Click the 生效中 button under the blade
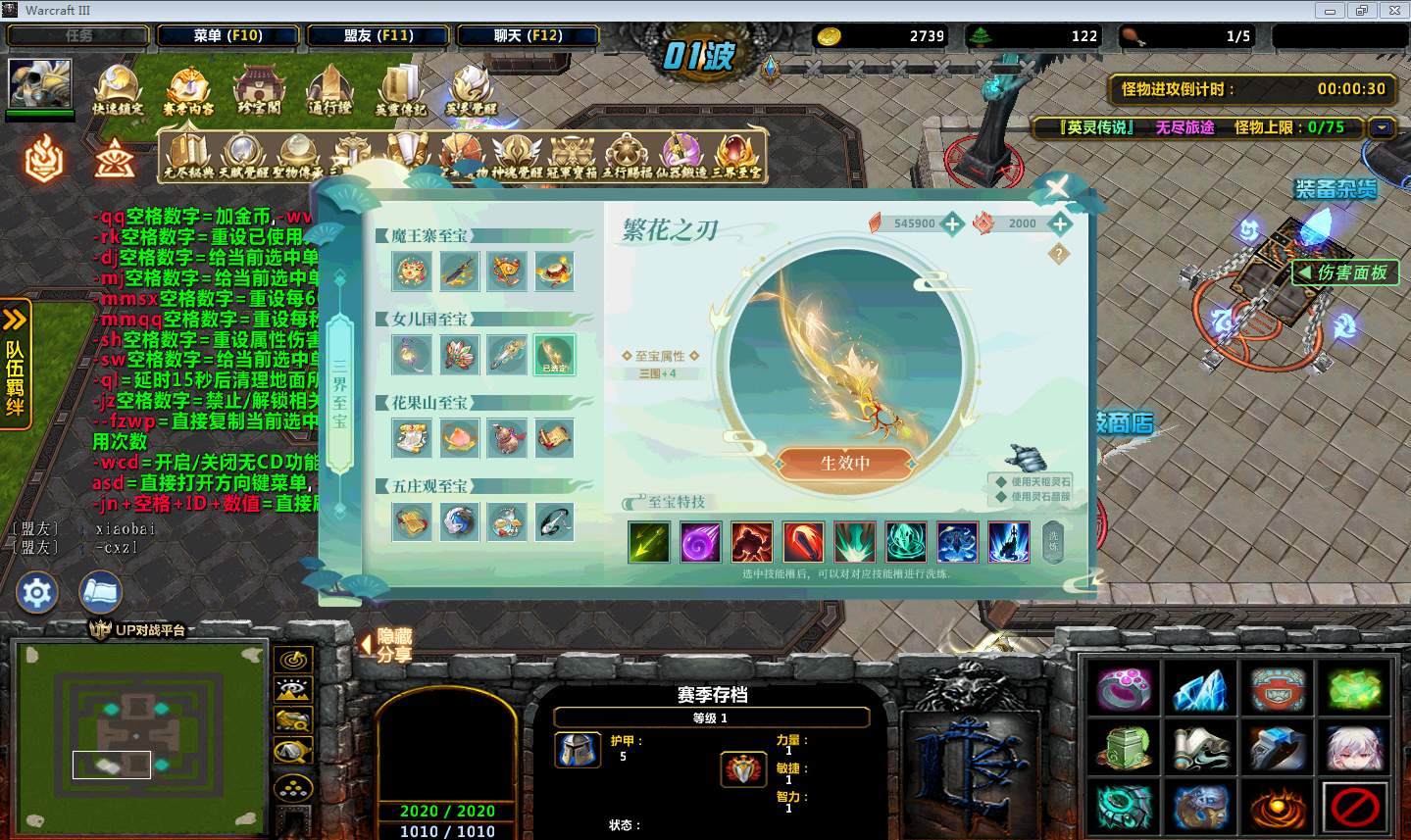Image resolution: width=1411 pixels, height=840 pixels. [845, 463]
